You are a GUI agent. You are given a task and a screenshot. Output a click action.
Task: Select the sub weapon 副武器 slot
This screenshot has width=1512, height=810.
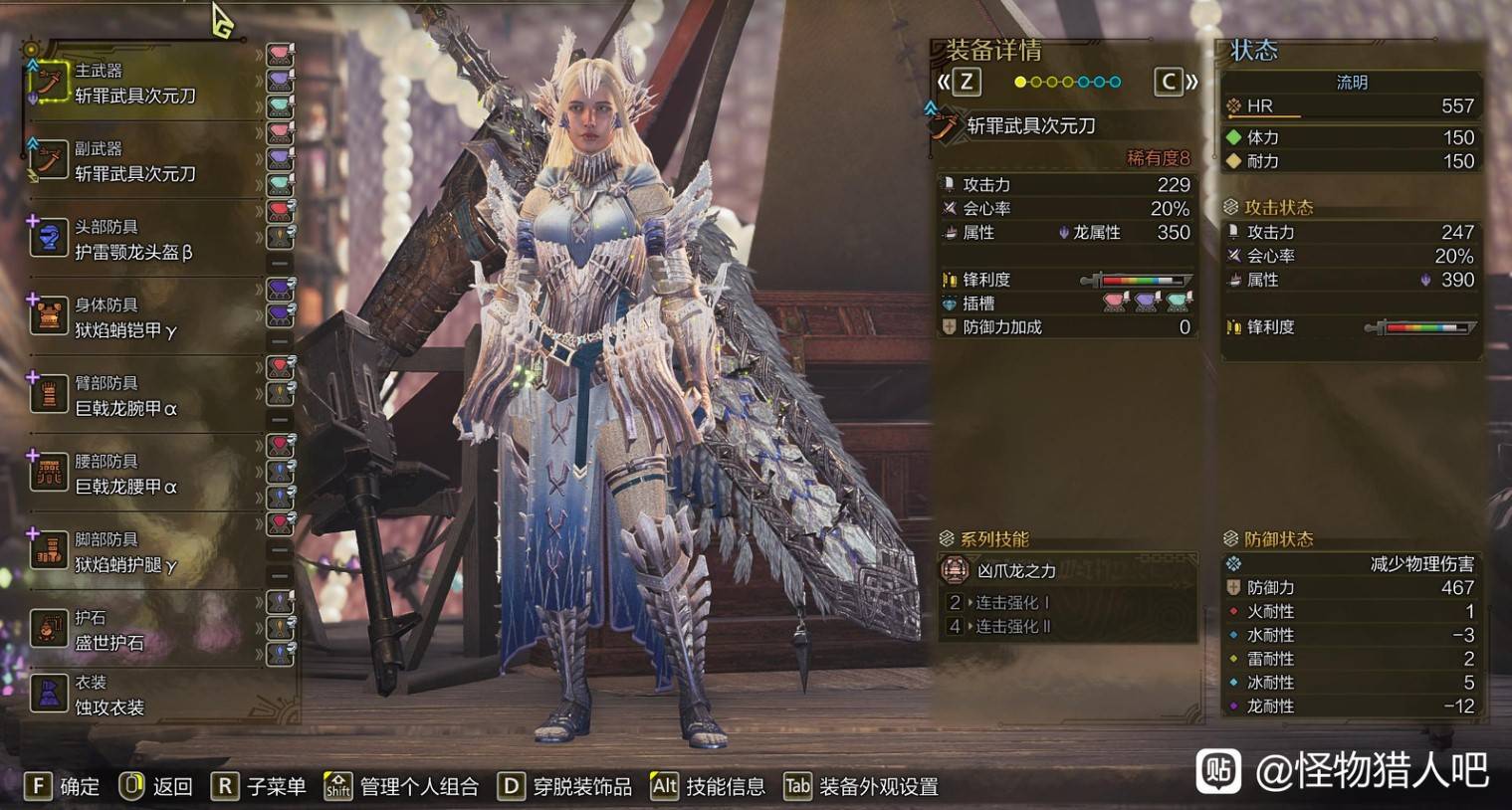(x=133, y=161)
